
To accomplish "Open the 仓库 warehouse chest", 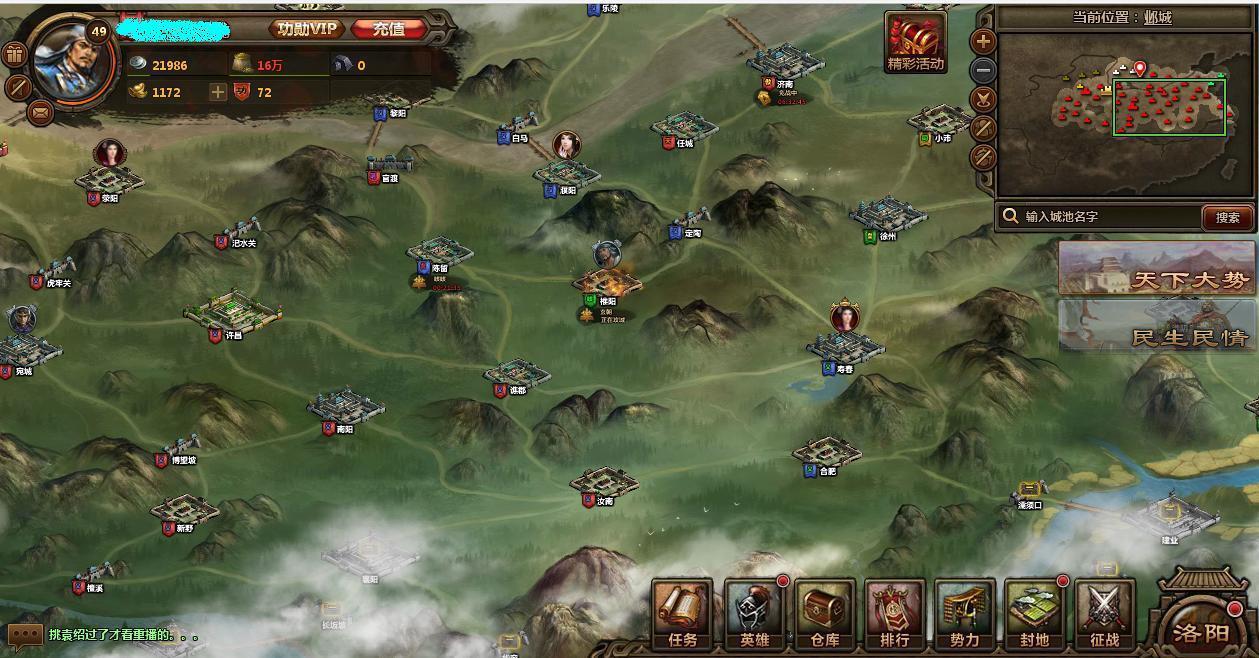I will [825, 612].
